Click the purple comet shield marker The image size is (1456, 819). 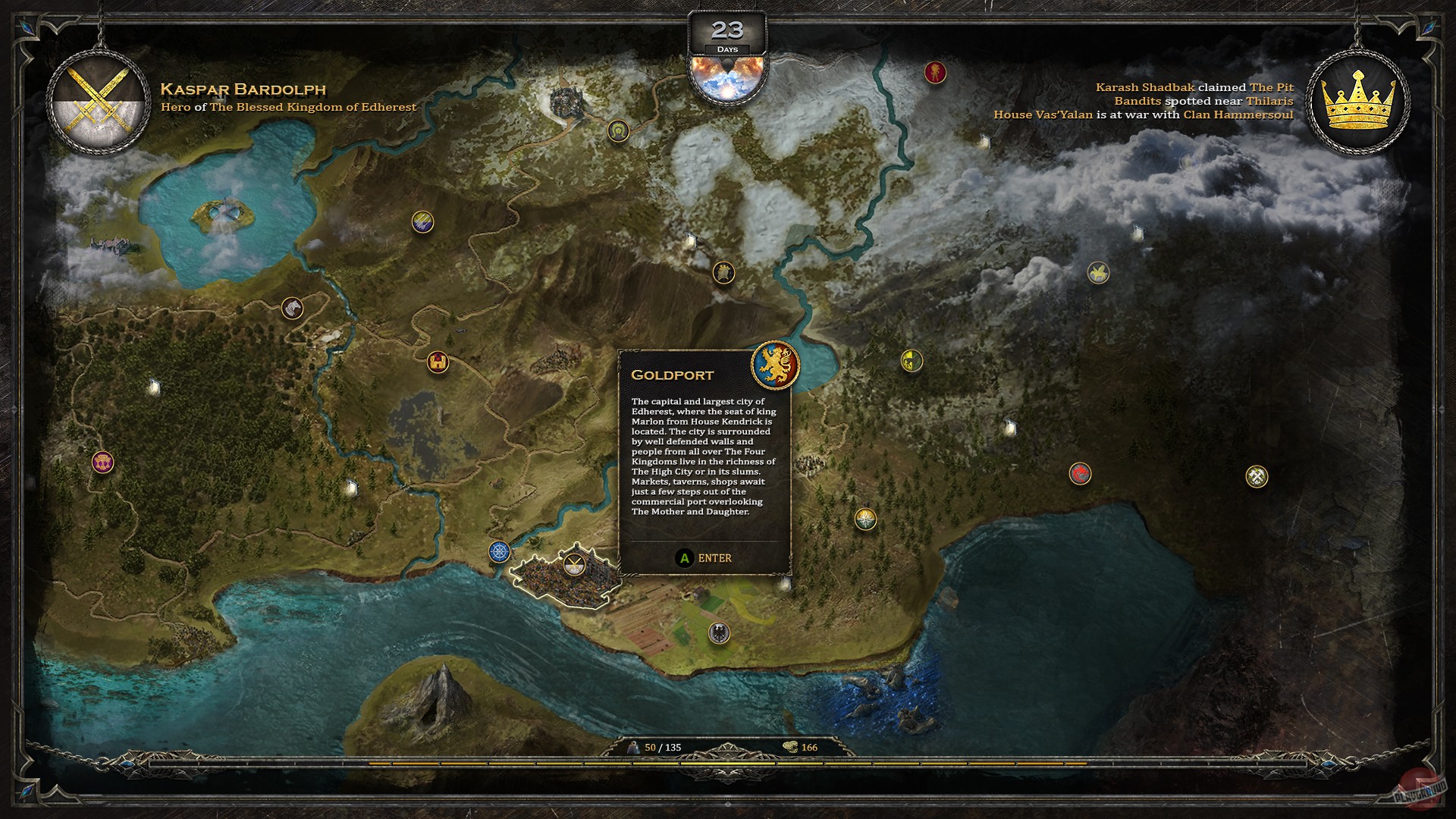coord(422,222)
